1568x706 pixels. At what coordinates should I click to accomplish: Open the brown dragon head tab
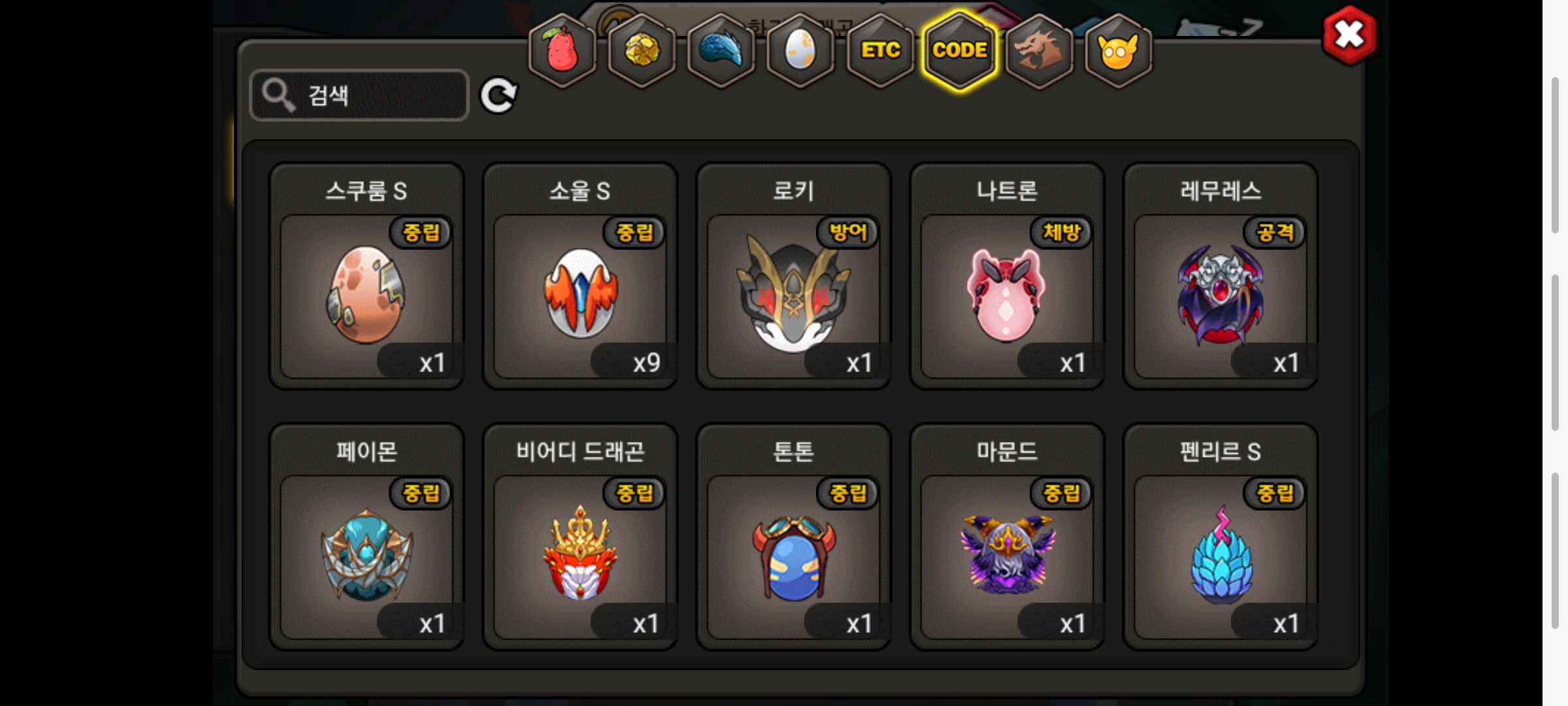click(1039, 51)
